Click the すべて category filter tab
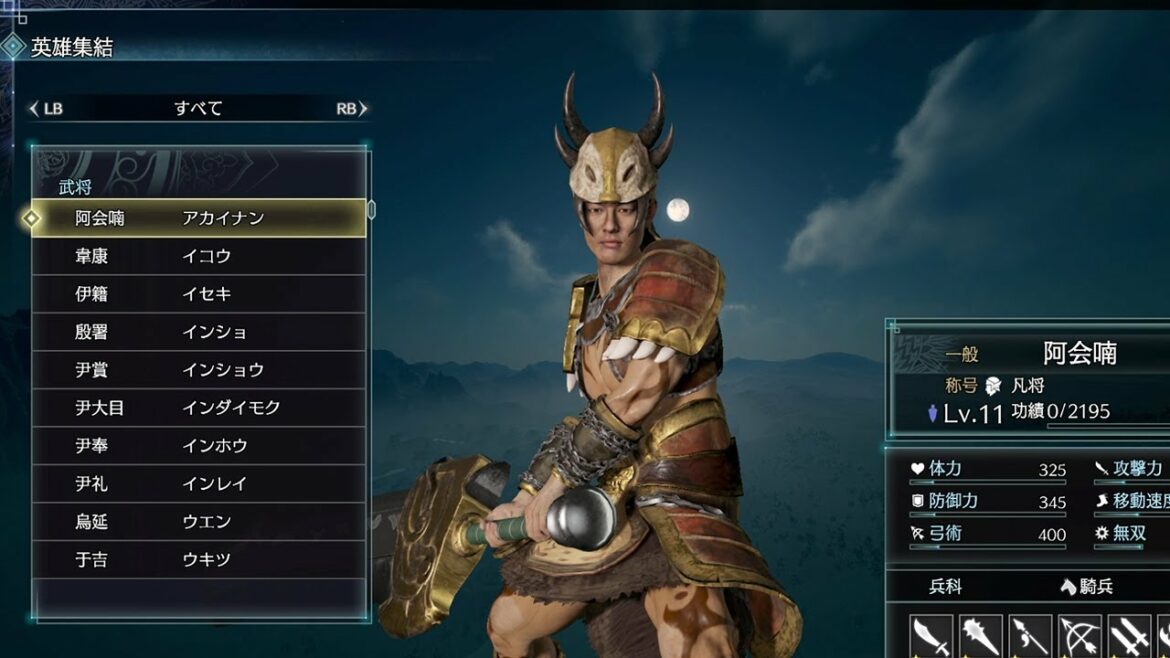 (x=198, y=109)
